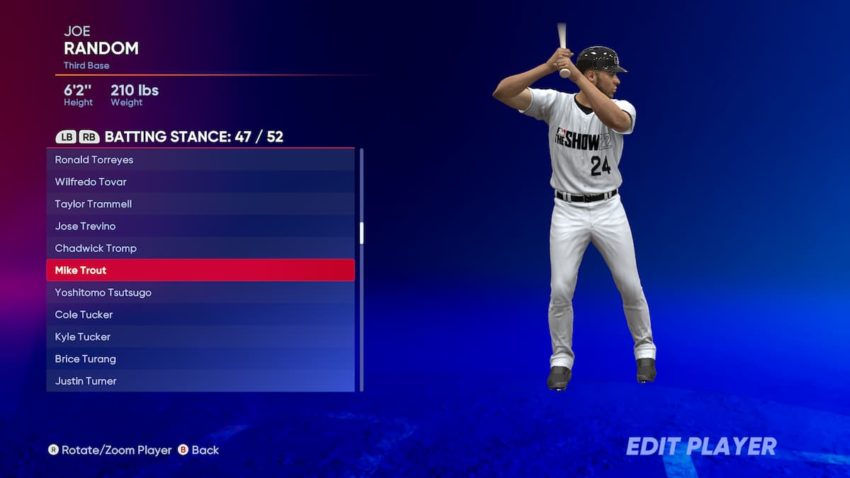Choose Wilfredo Tovar from the stance list

[x=200, y=182]
